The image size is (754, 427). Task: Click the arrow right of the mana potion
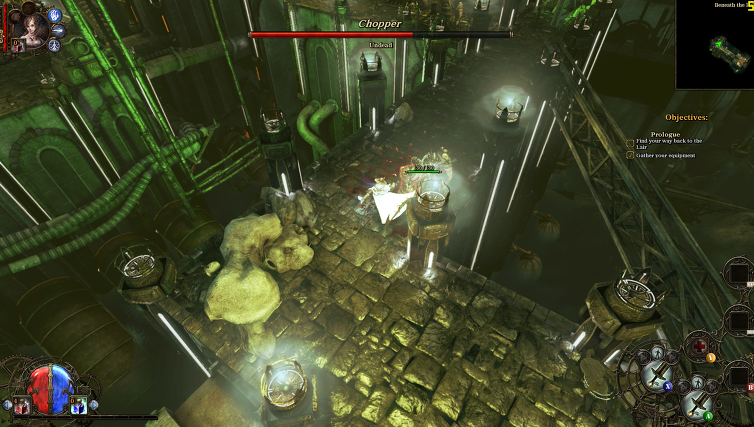[x=93, y=405]
